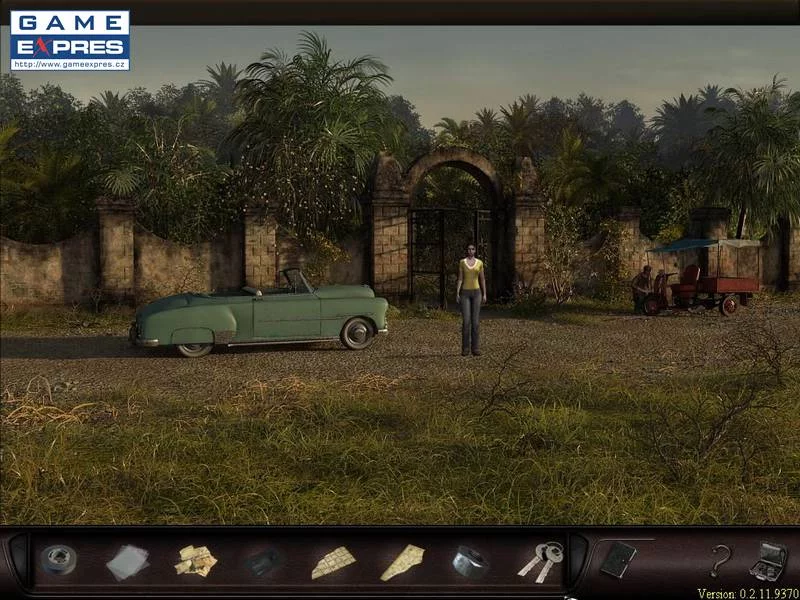Choose the bunch of keys
This screenshot has height=600, width=800.
(x=540, y=561)
